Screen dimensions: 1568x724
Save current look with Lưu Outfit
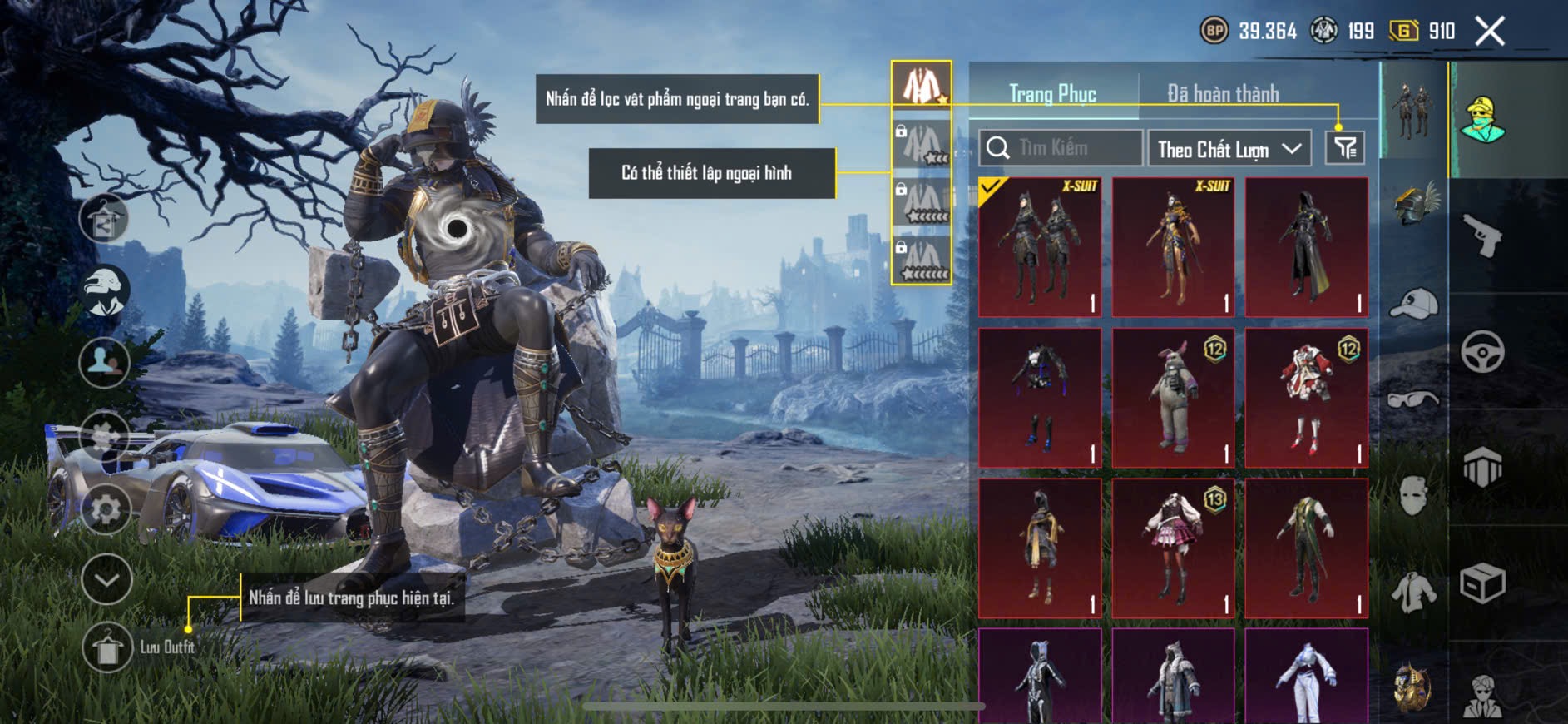coord(107,647)
